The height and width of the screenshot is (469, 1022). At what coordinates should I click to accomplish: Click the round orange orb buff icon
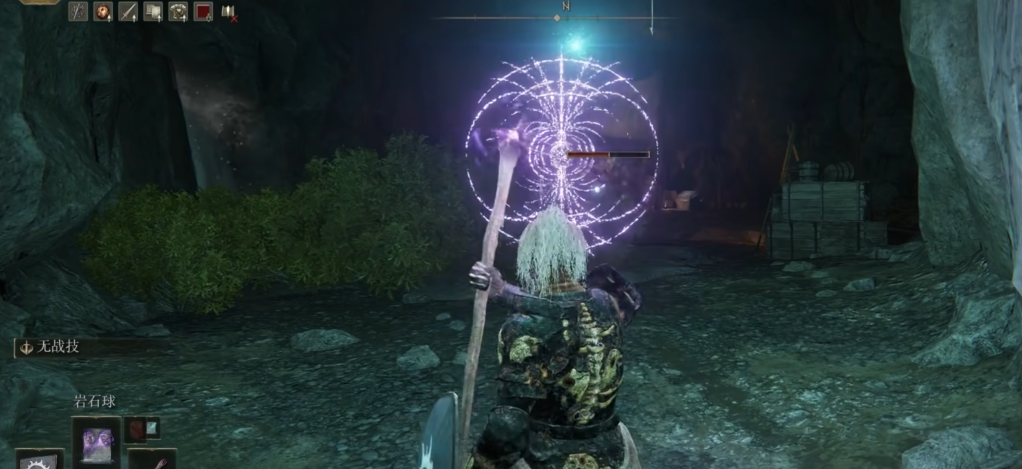coord(103,11)
